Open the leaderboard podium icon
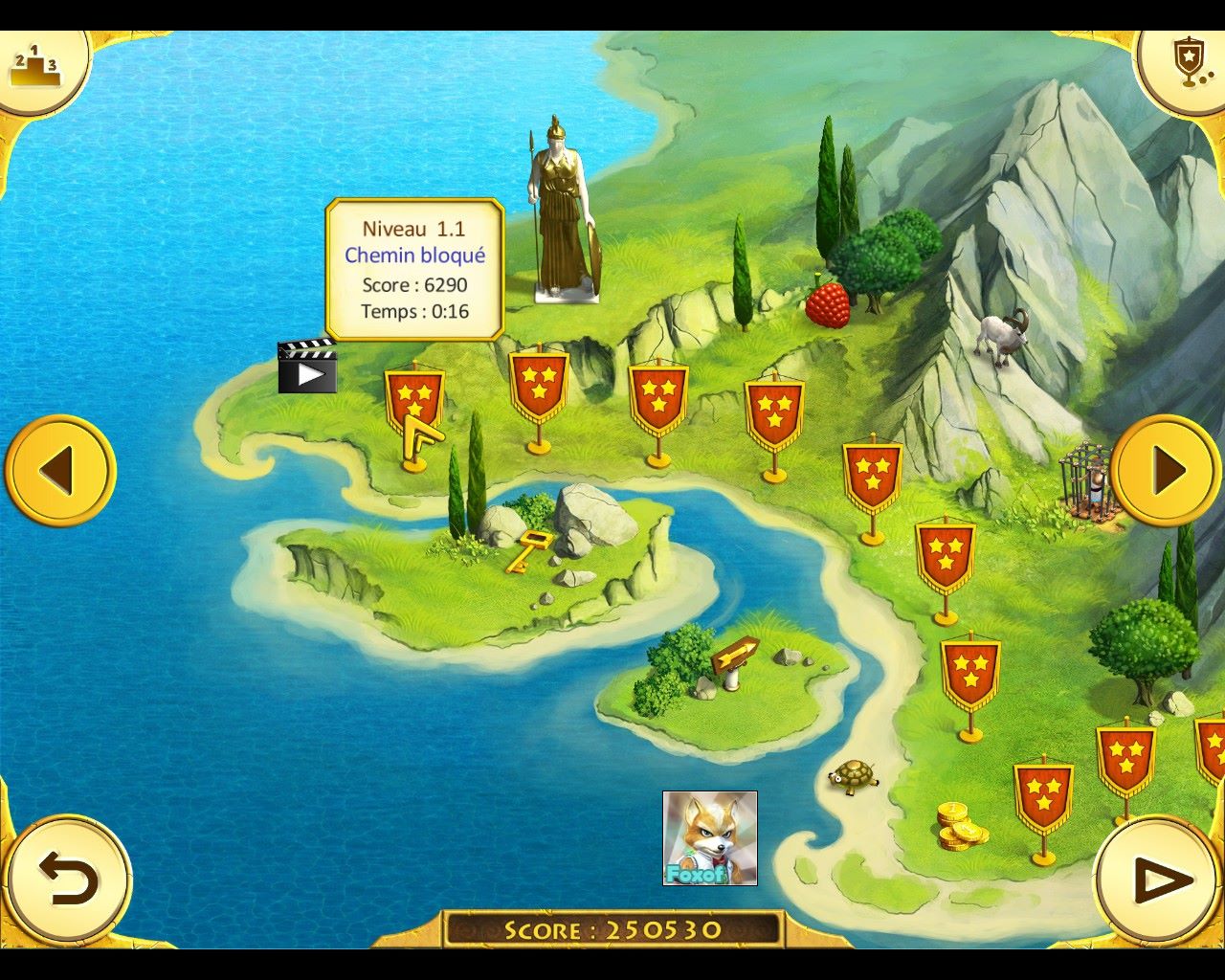This screenshot has width=1225, height=980. pos(36,67)
